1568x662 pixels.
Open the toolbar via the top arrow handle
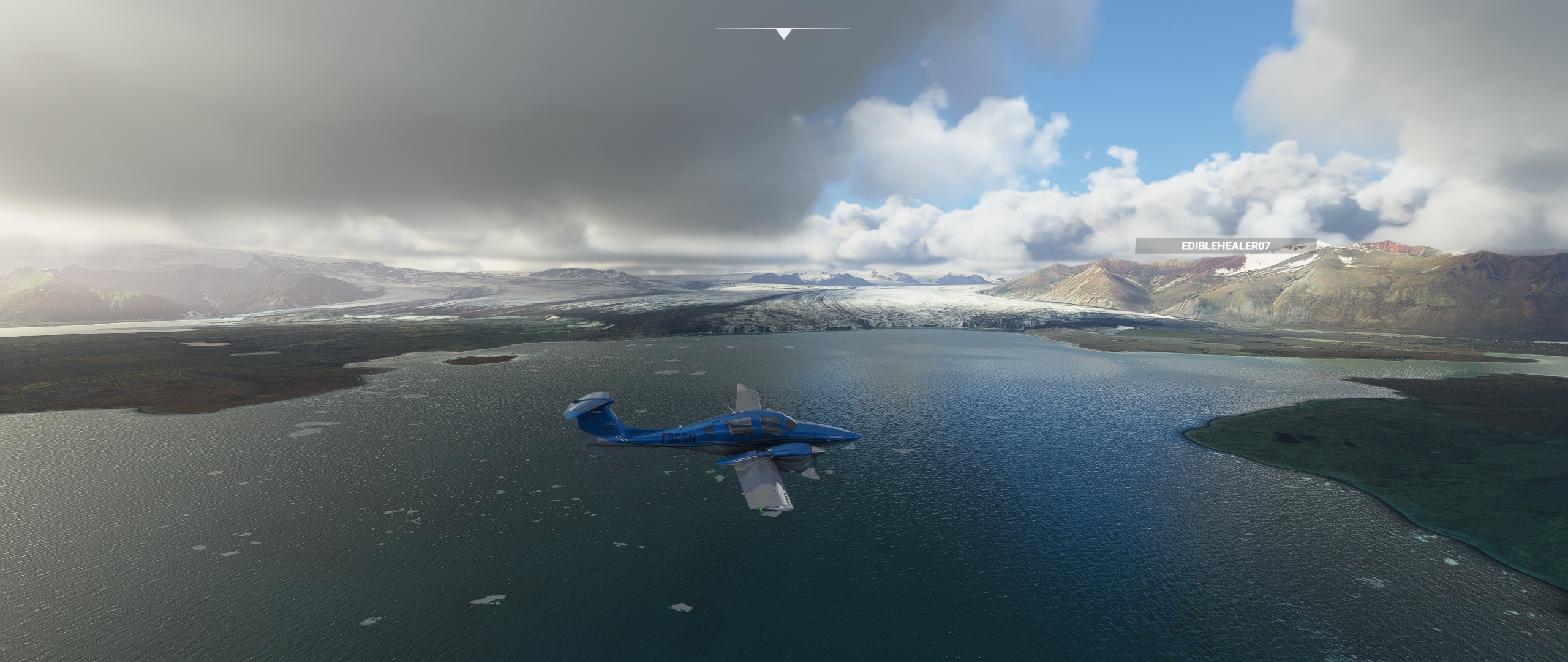click(783, 34)
